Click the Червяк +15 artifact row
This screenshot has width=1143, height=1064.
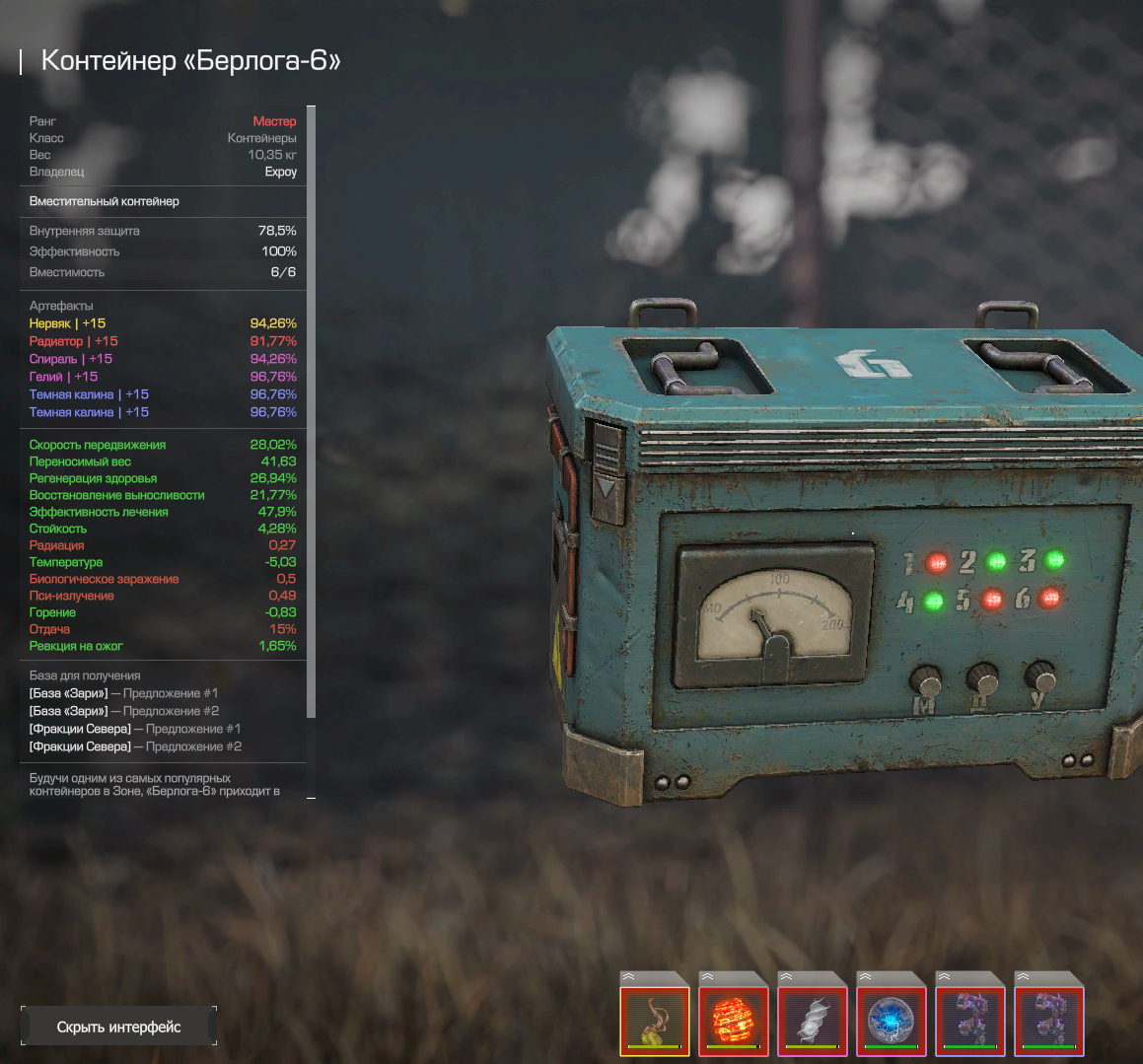[x=67, y=323]
